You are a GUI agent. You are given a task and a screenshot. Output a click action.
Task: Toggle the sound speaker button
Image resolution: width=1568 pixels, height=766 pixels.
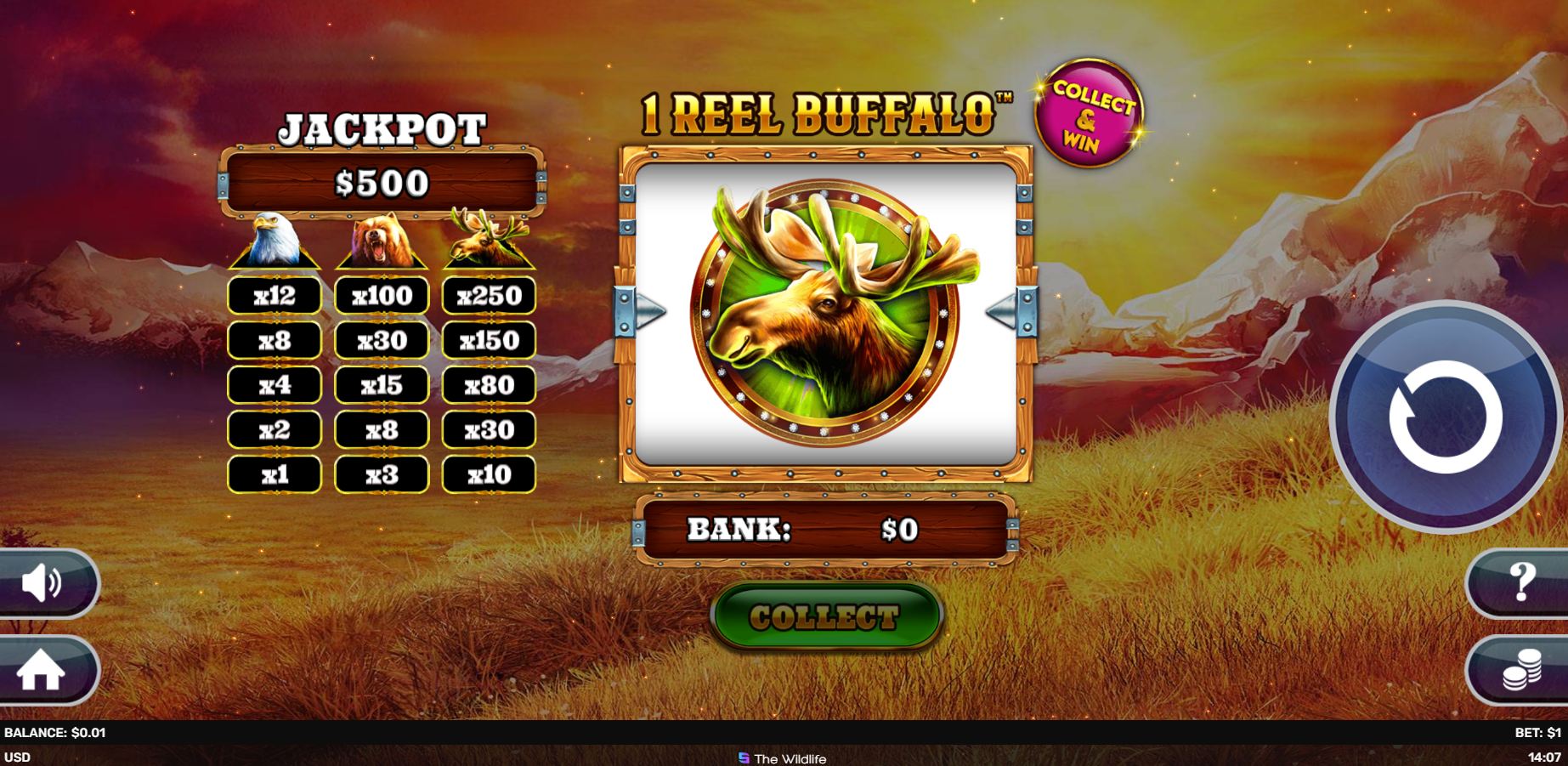pyautogui.click(x=42, y=584)
